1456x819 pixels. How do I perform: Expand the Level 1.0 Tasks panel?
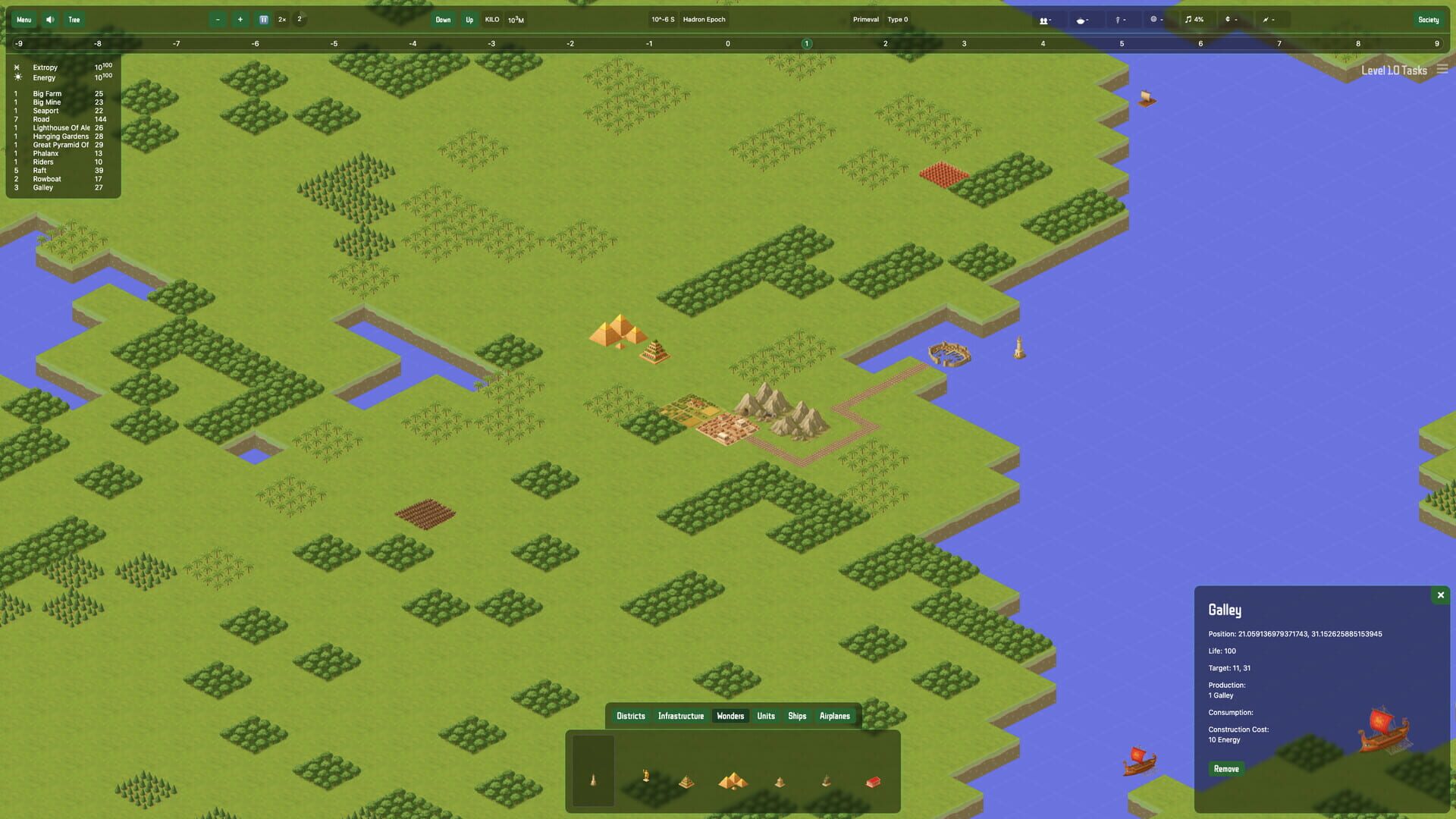click(1441, 70)
